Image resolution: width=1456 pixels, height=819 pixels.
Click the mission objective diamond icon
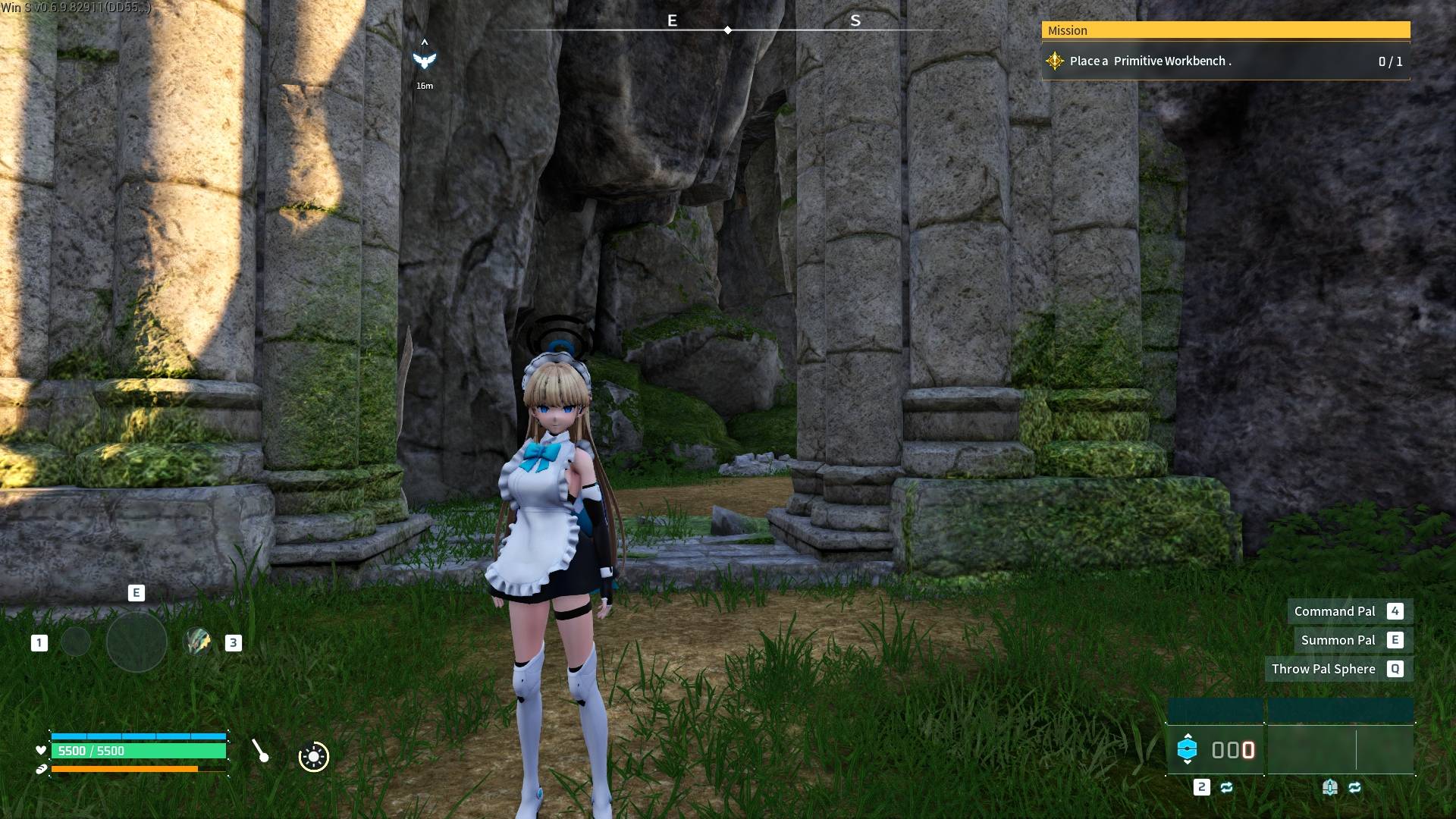tap(1055, 61)
